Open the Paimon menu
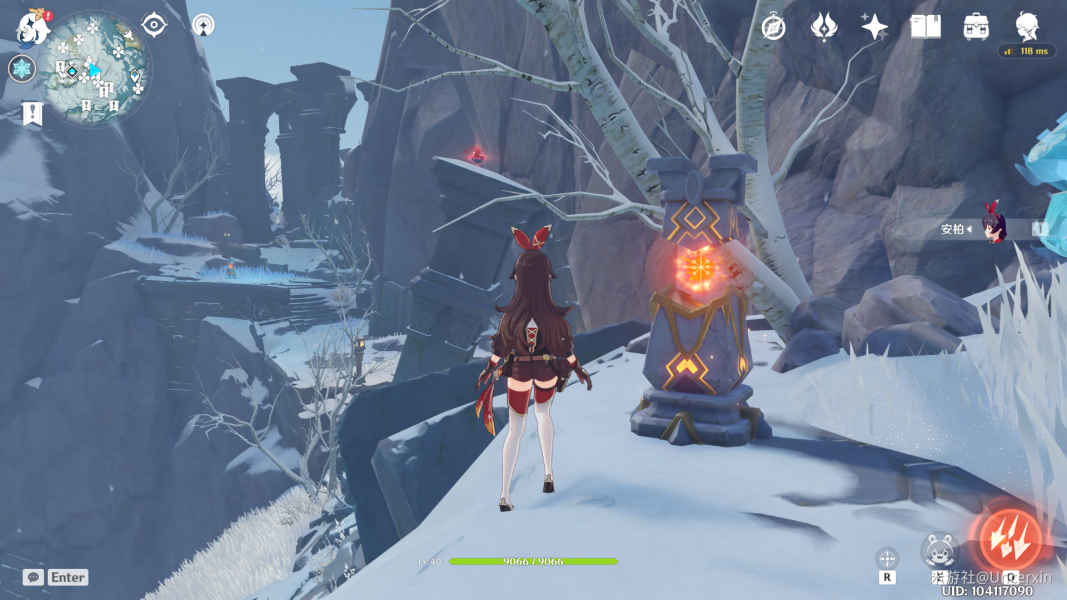Screen dimensions: 1067x600 click(33, 28)
